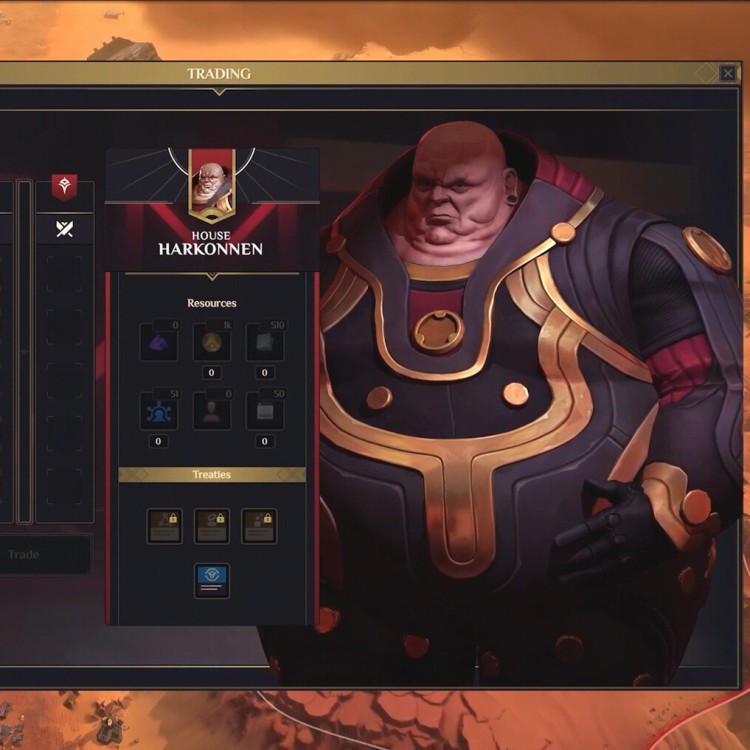
Task: Select the blue unlocked treaty card
Action: click(x=212, y=580)
